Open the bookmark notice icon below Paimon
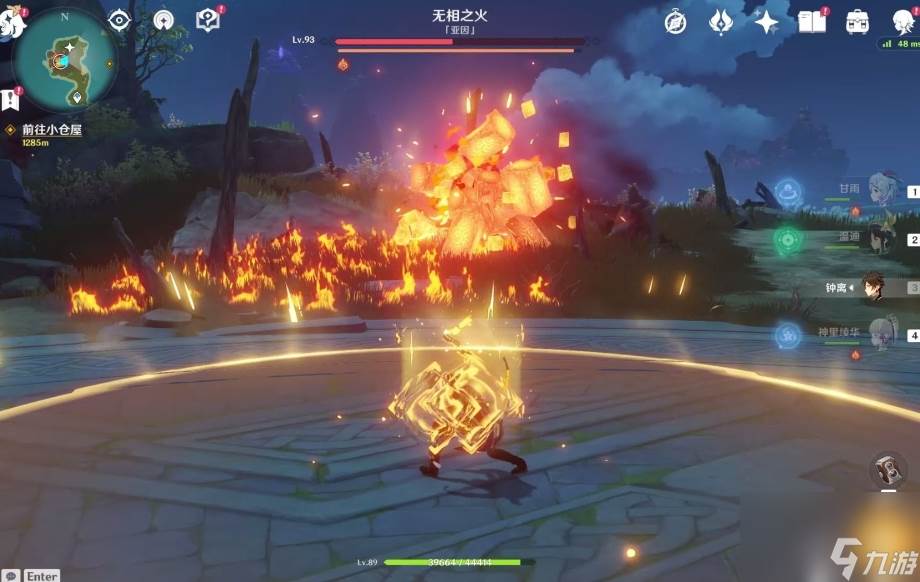Image resolution: width=920 pixels, height=582 pixels. click(9, 99)
